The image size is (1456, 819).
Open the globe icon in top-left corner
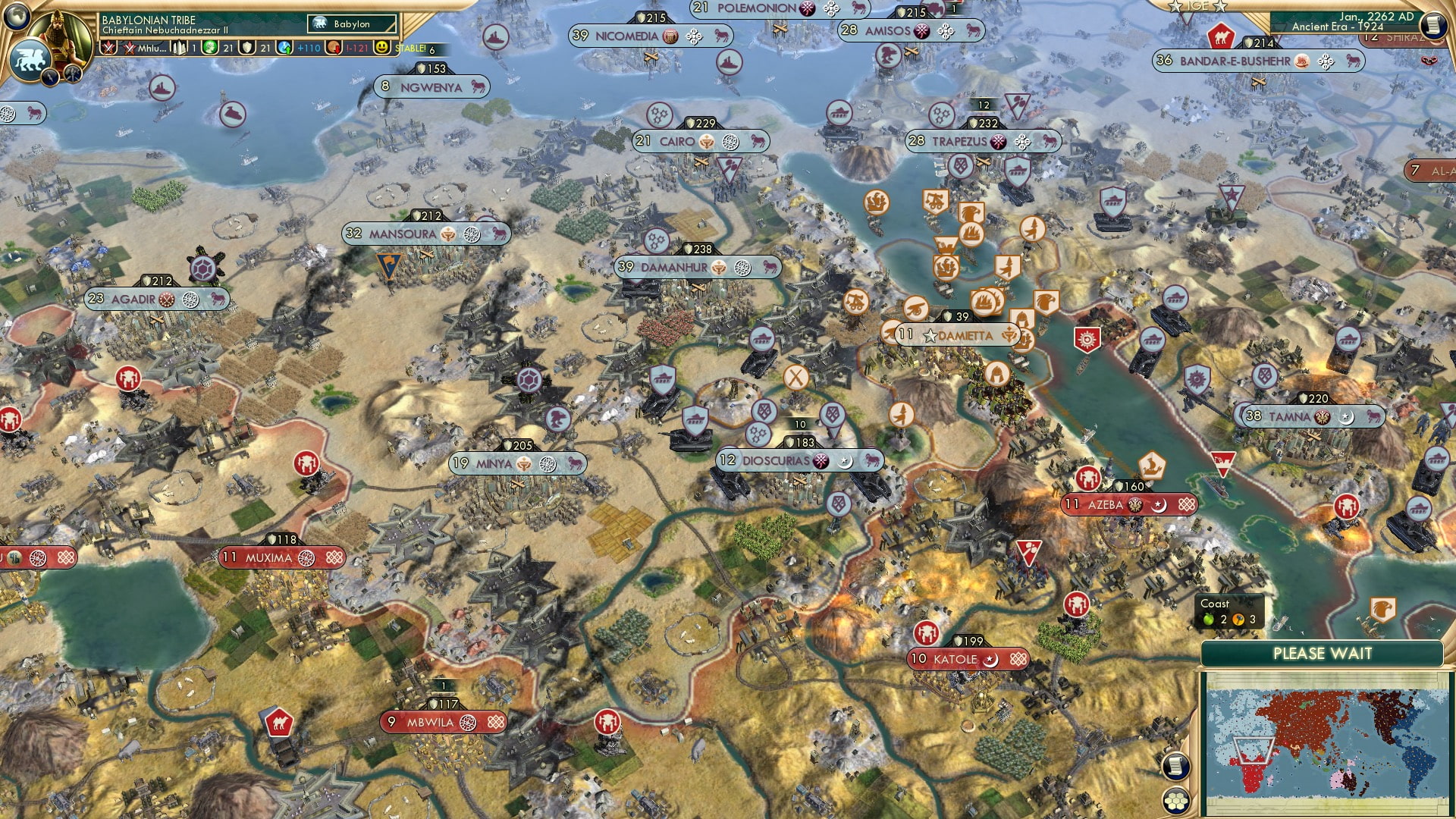pos(15,14)
